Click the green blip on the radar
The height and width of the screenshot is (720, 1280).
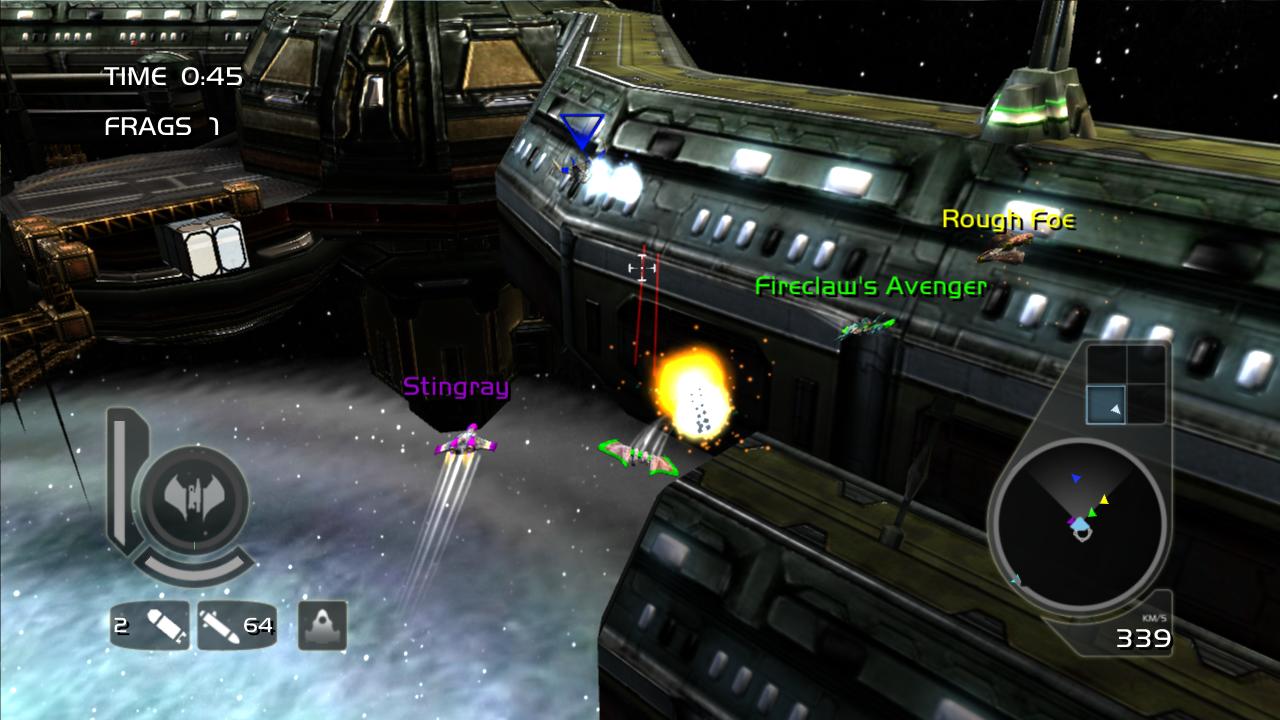[1092, 513]
